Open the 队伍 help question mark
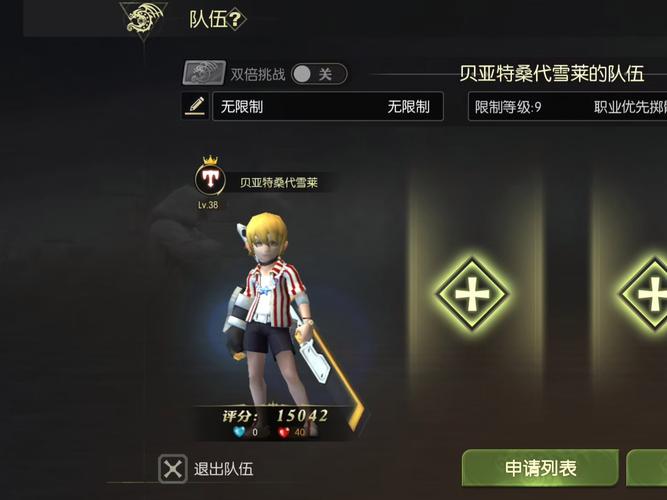 (237, 18)
